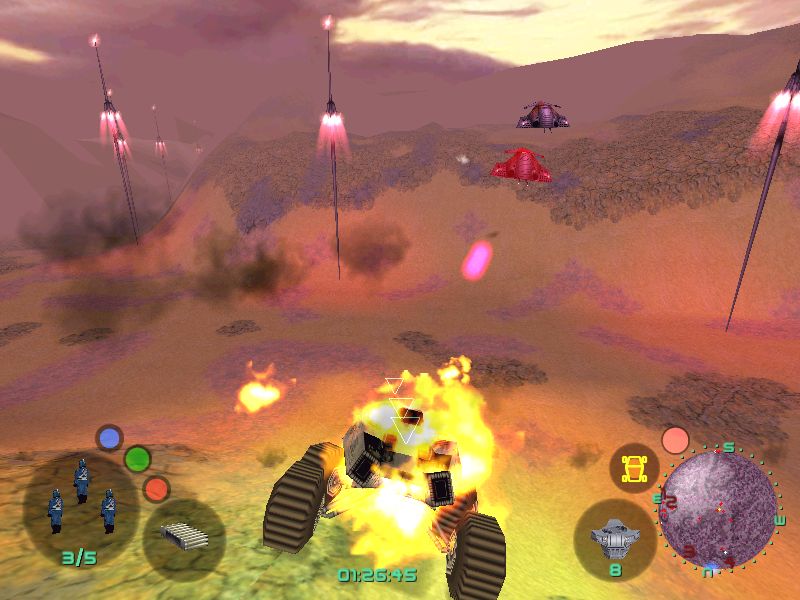The width and height of the screenshot is (800, 600).
Task: Click the yellow vehicle status icon
Action: (632, 466)
